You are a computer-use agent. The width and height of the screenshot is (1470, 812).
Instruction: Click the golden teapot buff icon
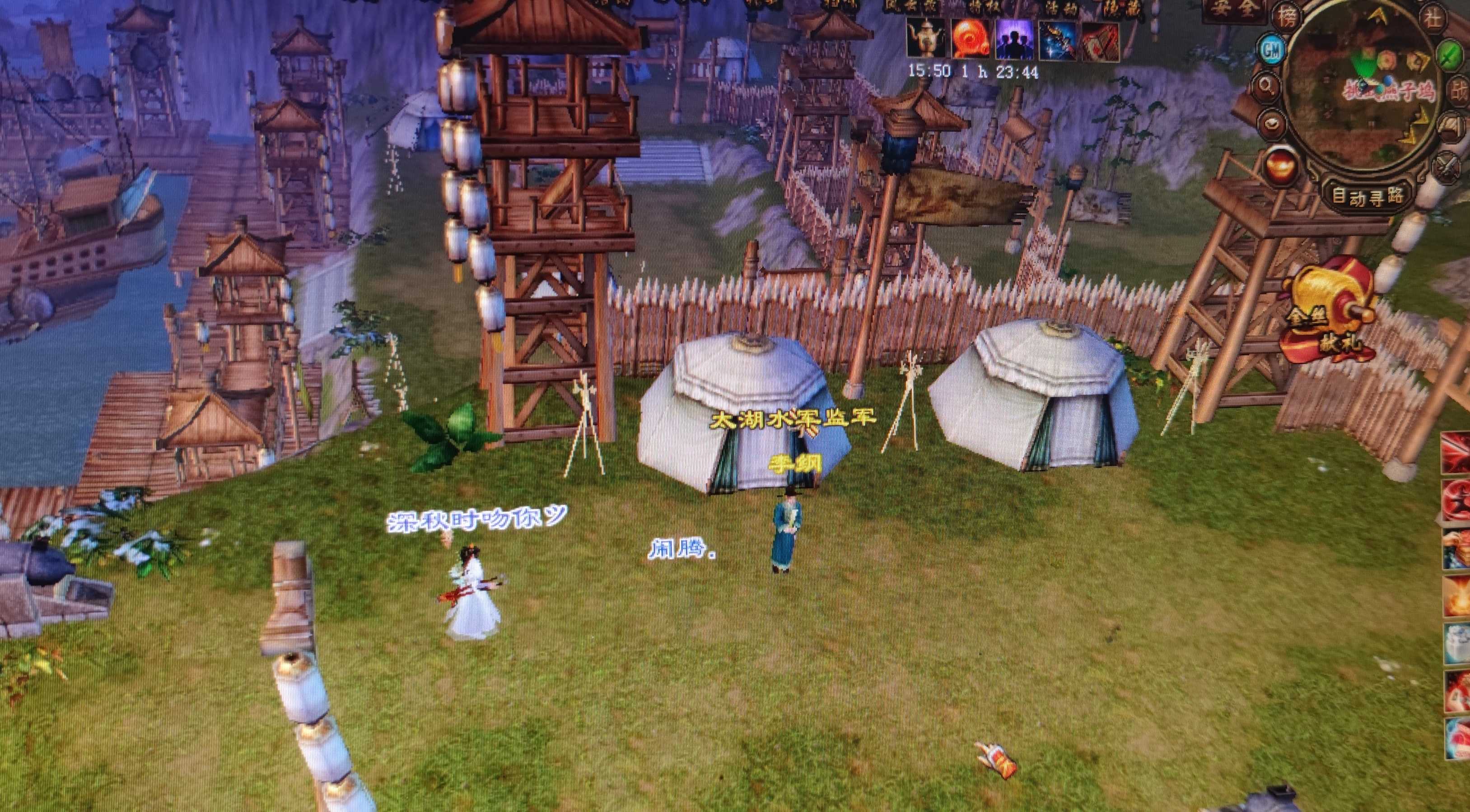click(x=926, y=39)
